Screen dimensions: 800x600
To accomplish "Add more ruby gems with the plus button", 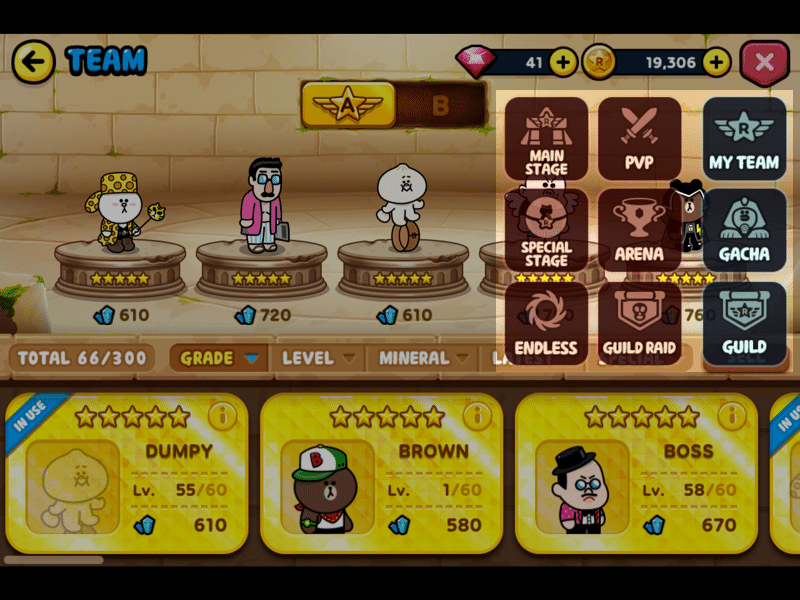I will [x=563, y=62].
